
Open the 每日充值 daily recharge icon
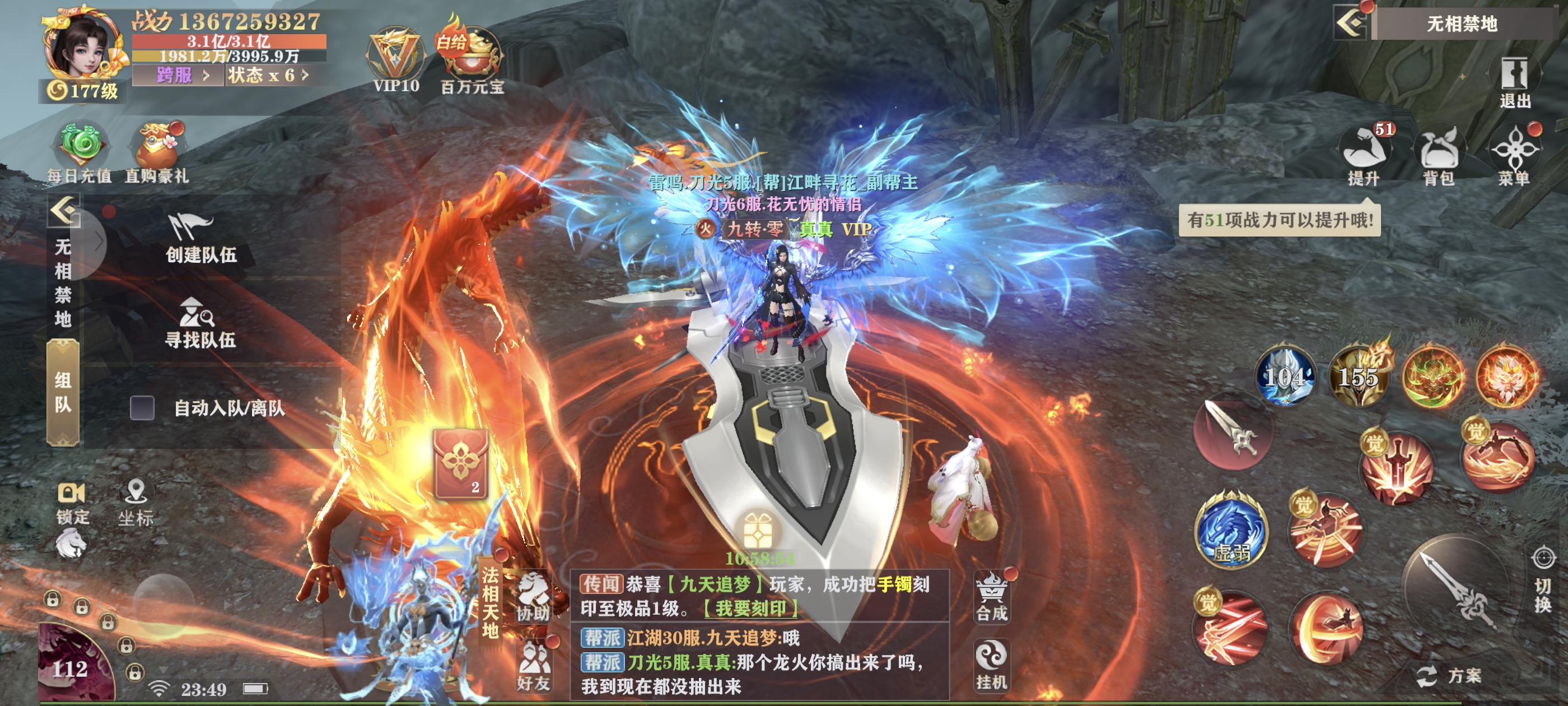tap(80, 152)
